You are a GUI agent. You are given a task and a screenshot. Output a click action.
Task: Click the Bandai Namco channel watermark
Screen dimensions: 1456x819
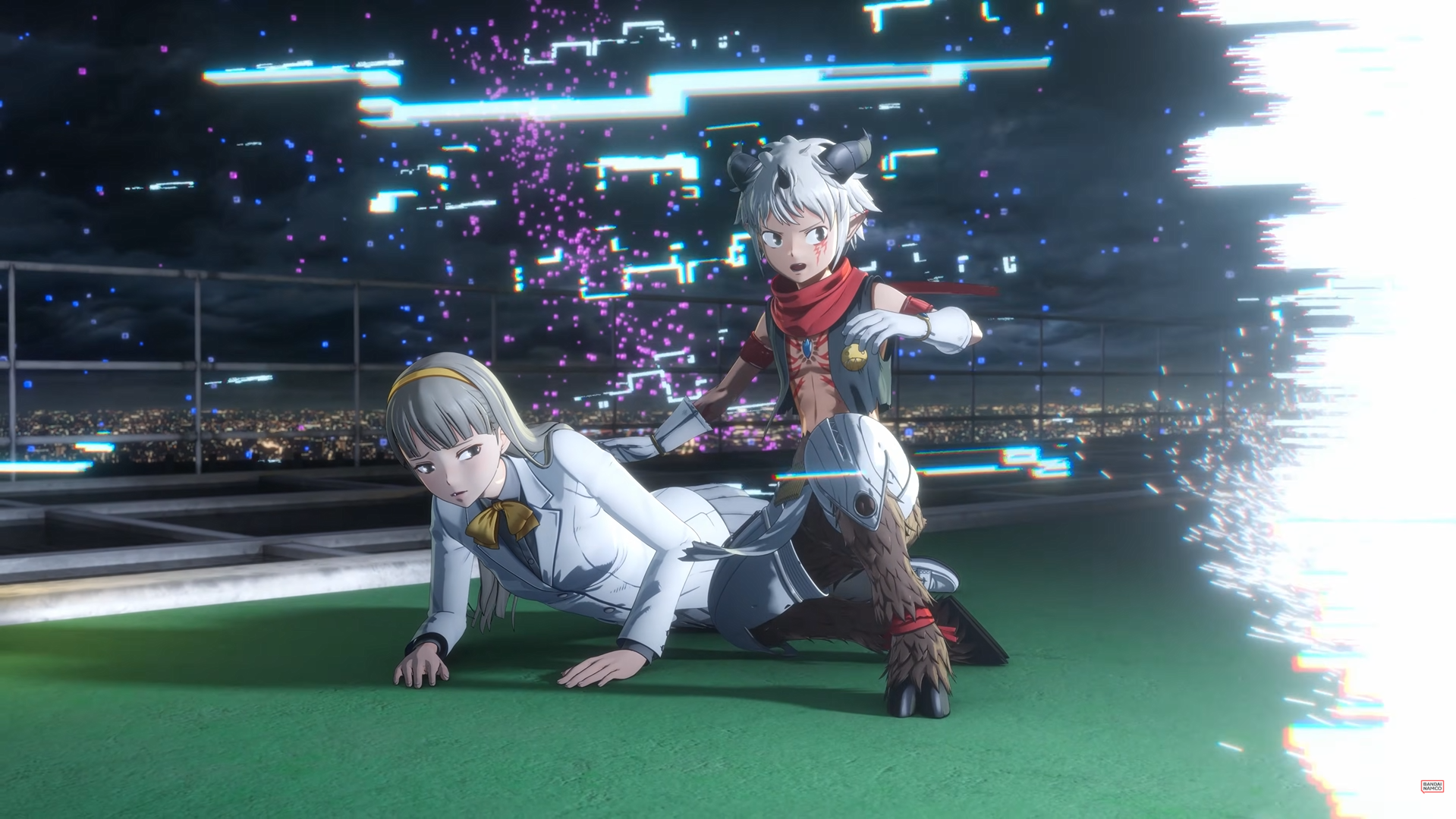(x=1430, y=786)
